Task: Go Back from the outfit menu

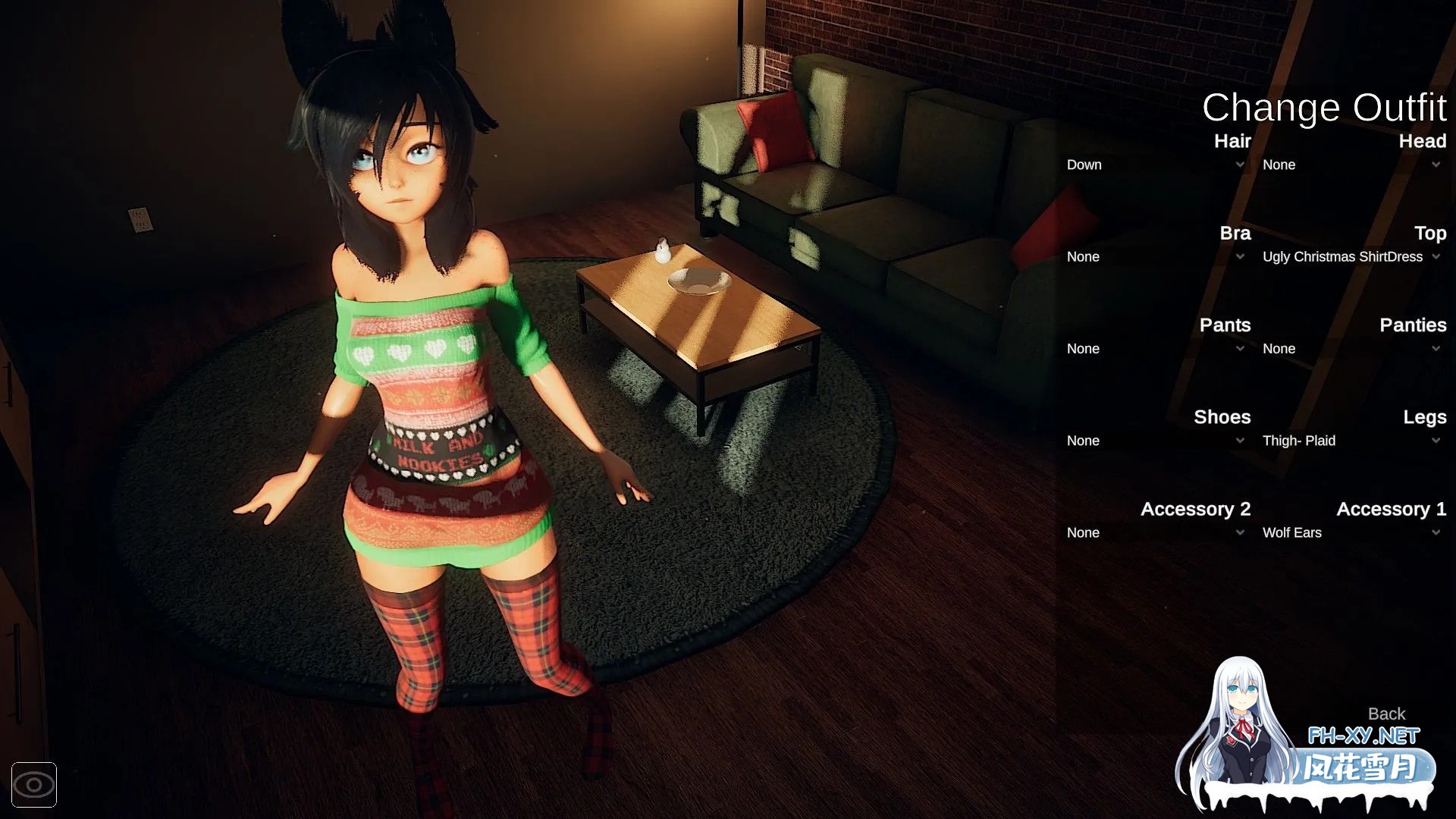Action: coord(1386,714)
